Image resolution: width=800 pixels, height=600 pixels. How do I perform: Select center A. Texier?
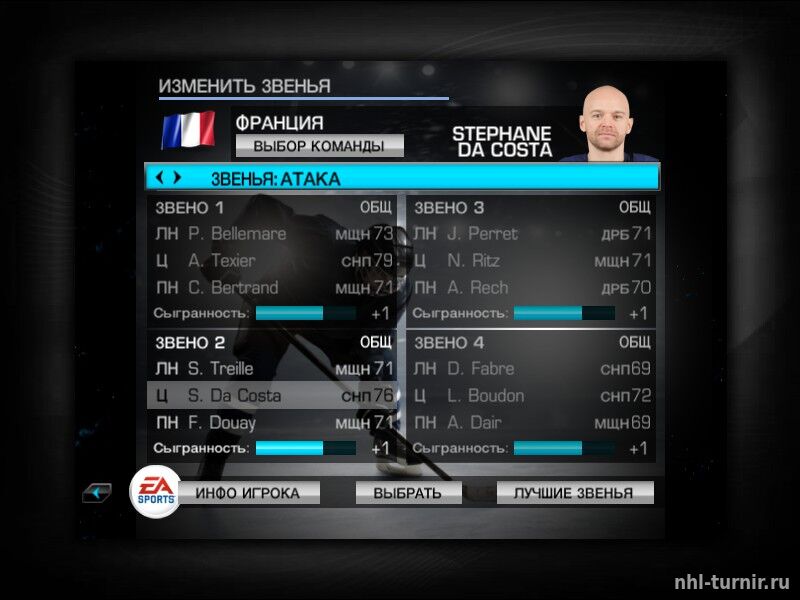(271, 261)
